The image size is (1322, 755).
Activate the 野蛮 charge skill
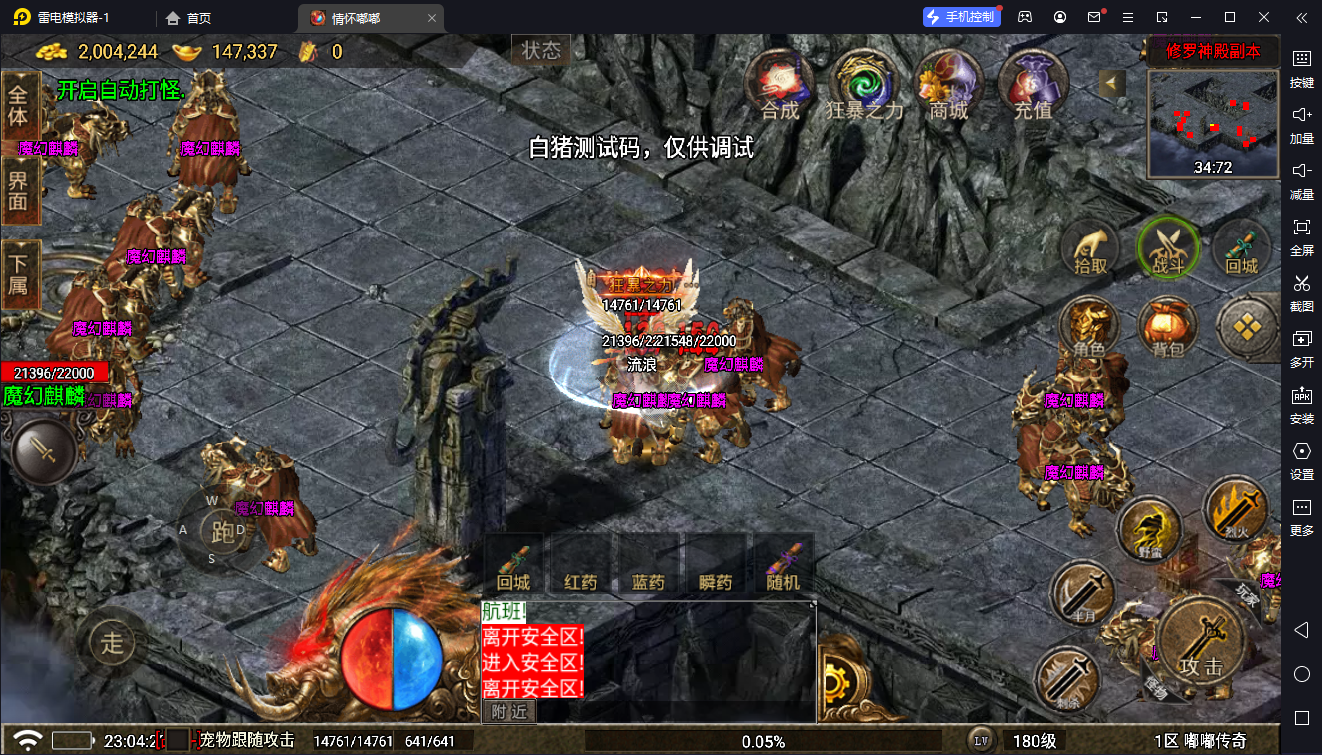coord(1149,530)
